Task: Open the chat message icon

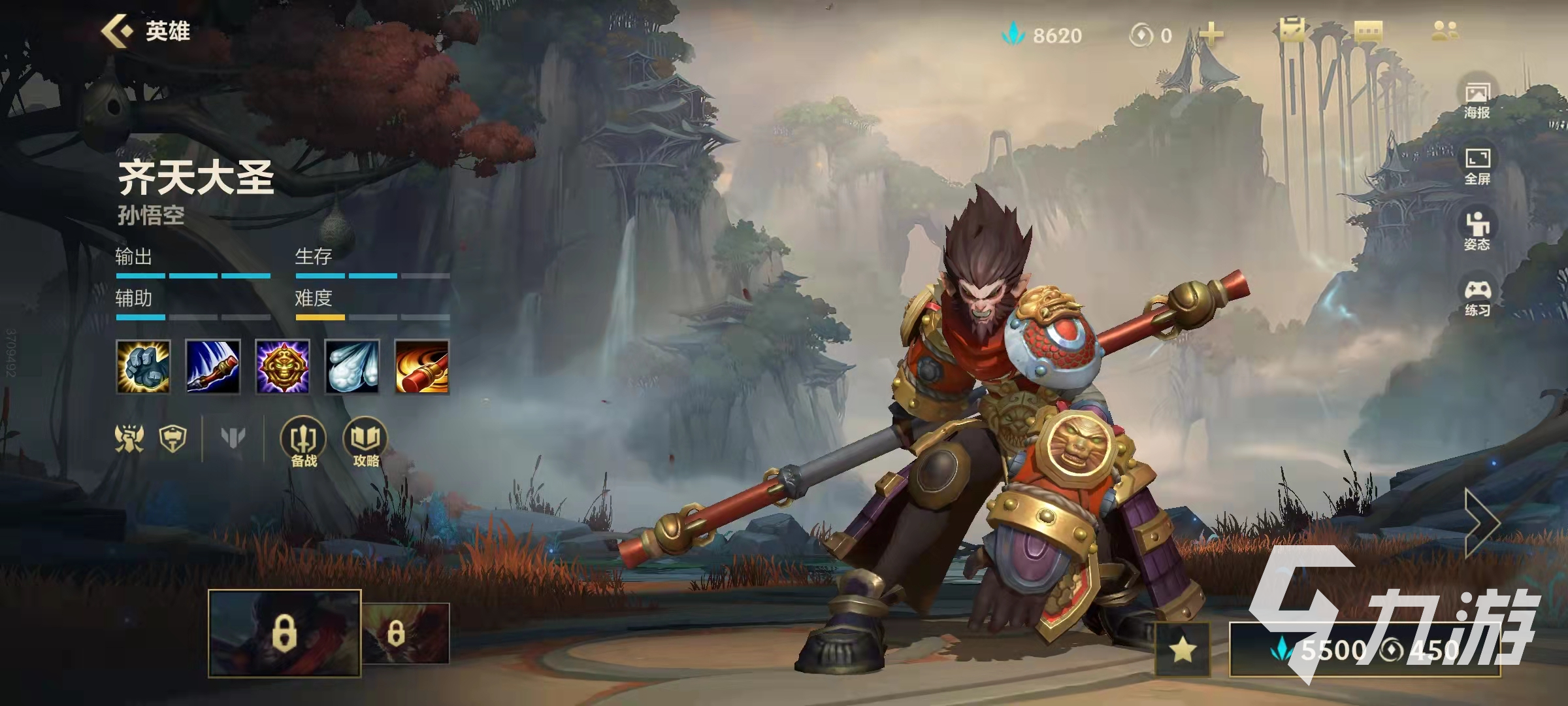Action: (1368, 31)
